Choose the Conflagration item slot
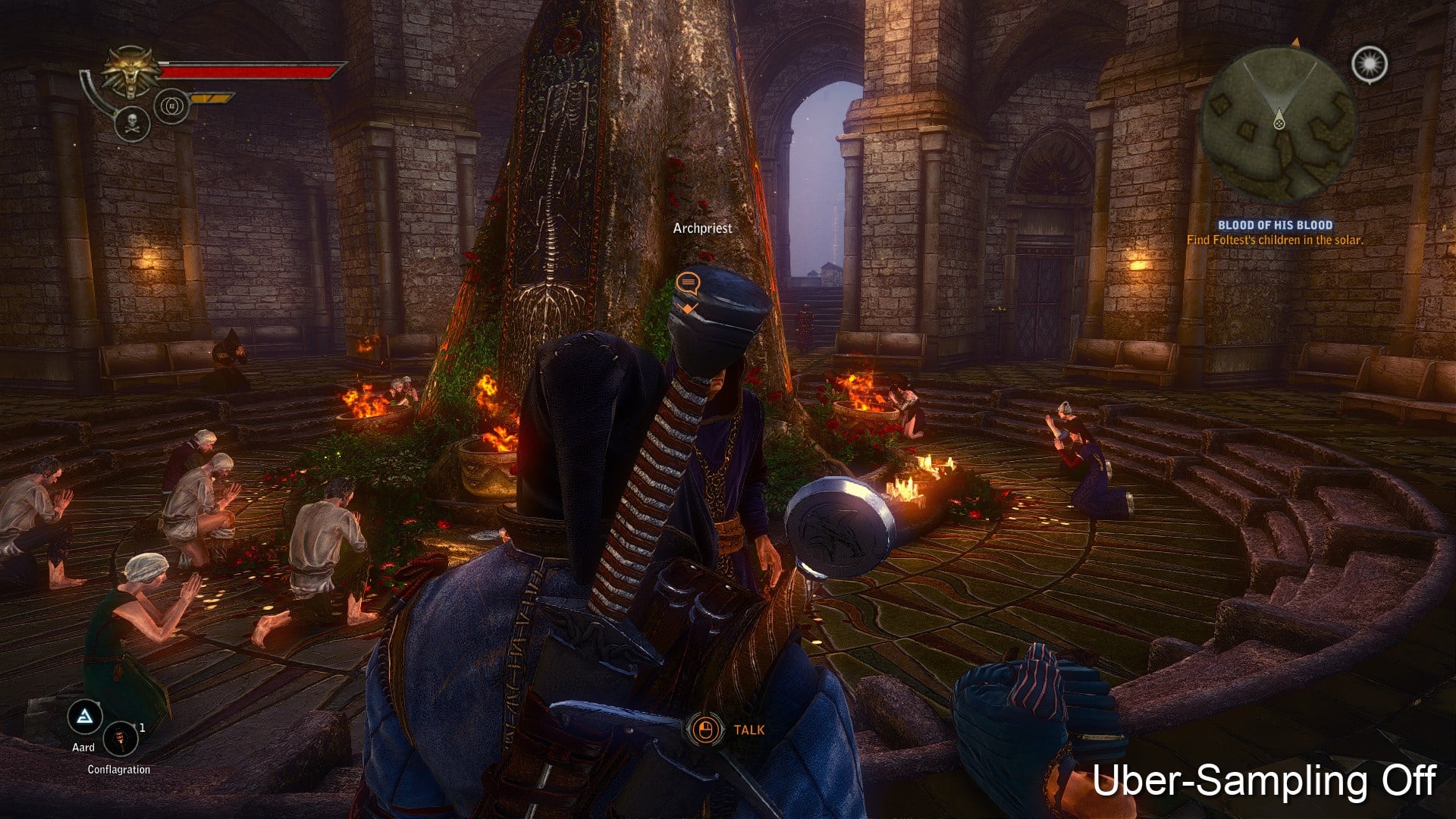The height and width of the screenshot is (819, 1456). [x=121, y=738]
